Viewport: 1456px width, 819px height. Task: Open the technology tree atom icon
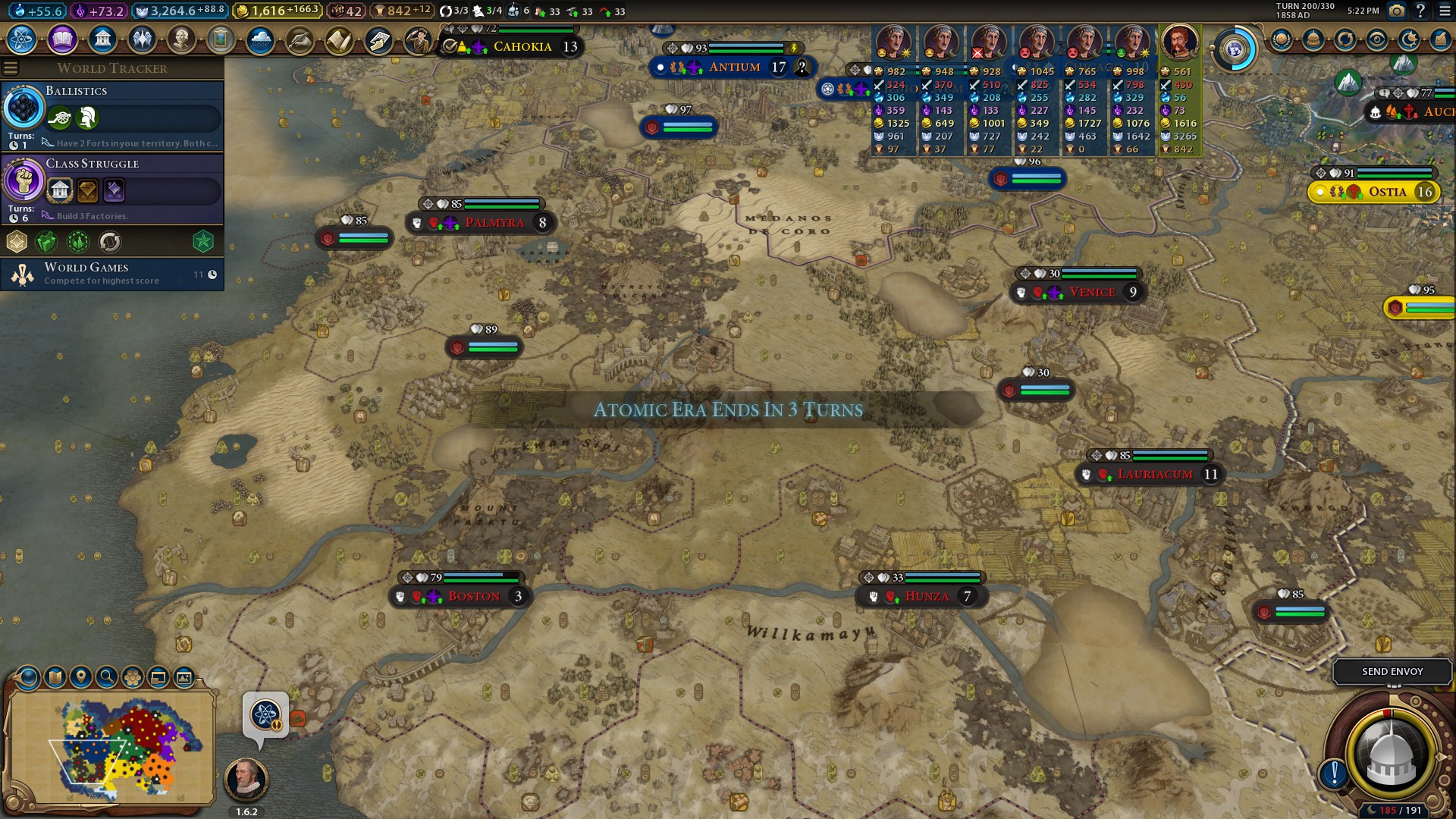pyautogui.click(x=22, y=39)
